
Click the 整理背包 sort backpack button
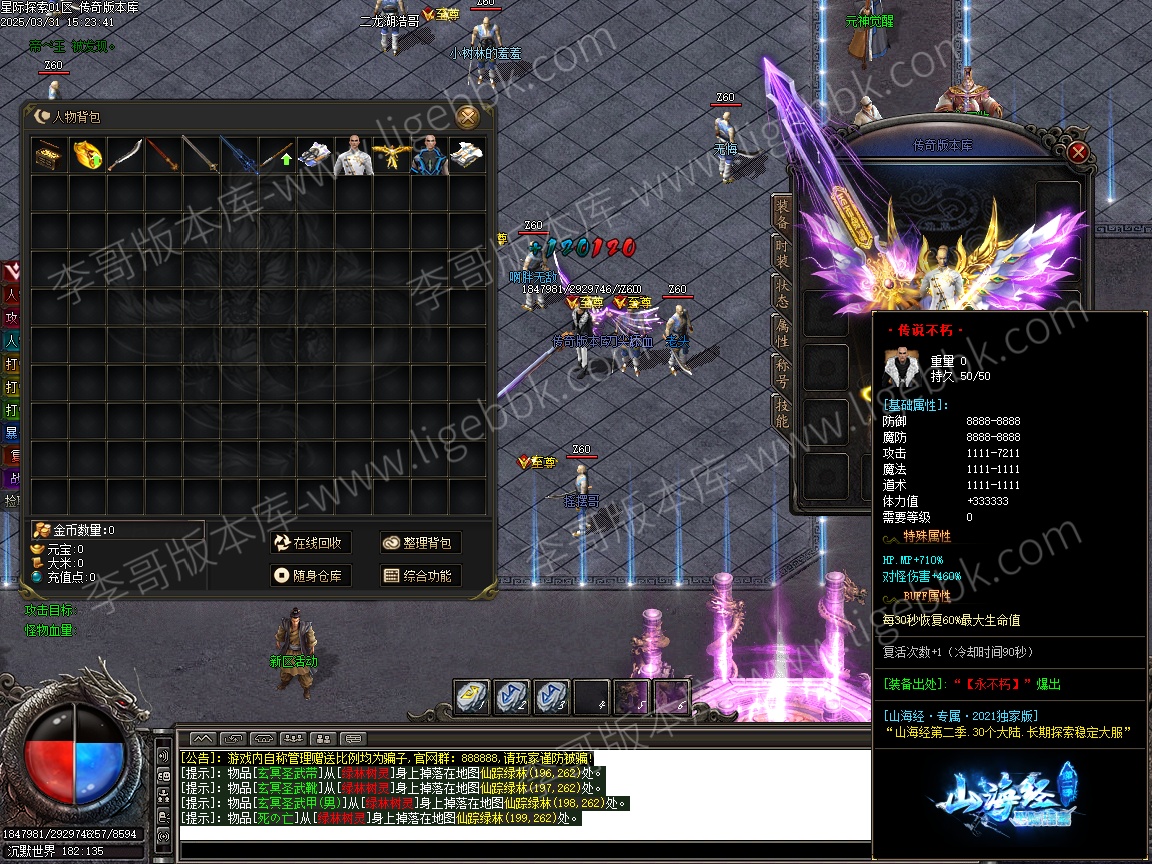pyautogui.click(x=420, y=543)
